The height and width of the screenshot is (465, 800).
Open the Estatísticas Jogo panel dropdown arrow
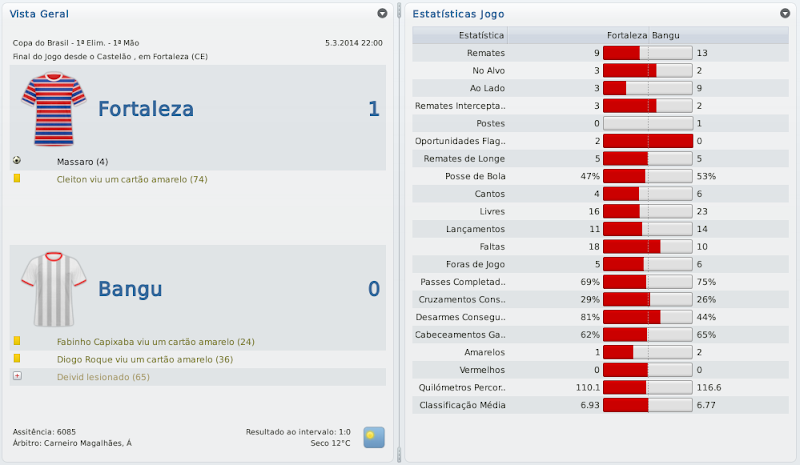coord(785,14)
